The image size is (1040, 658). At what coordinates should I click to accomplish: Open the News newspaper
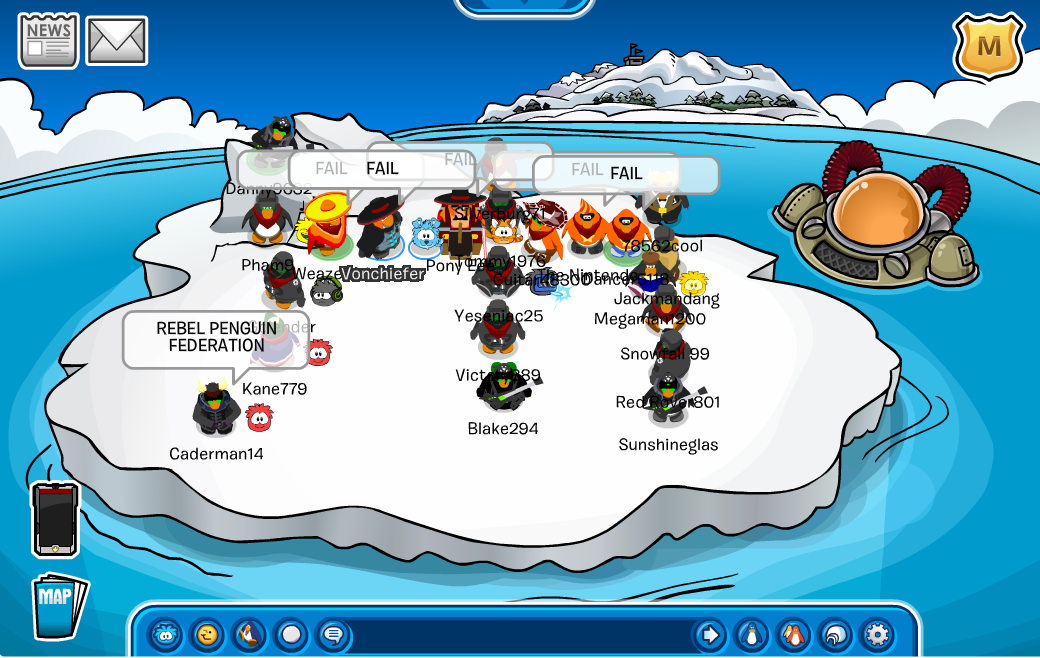tap(48, 40)
